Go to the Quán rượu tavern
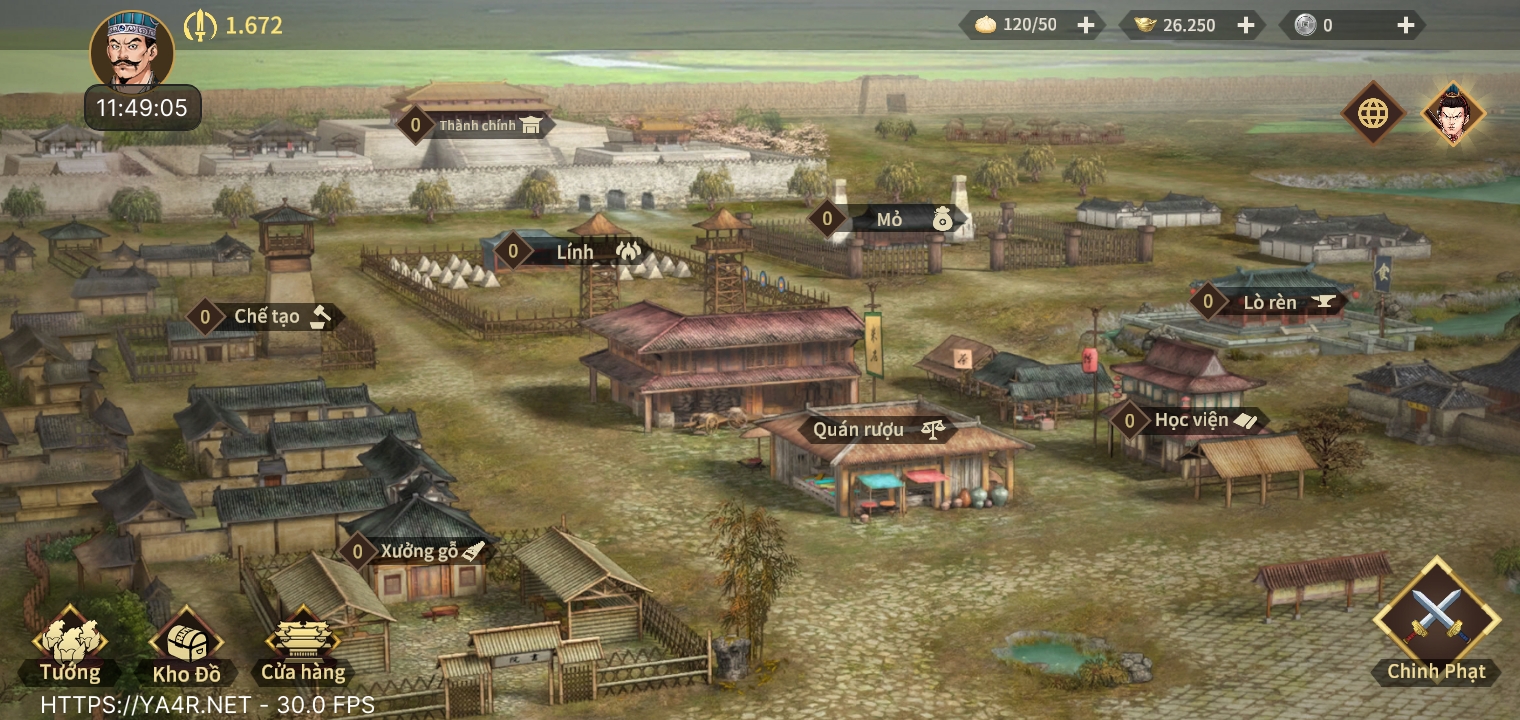The width and height of the screenshot is (1520, 720). (x=860, y=429)
